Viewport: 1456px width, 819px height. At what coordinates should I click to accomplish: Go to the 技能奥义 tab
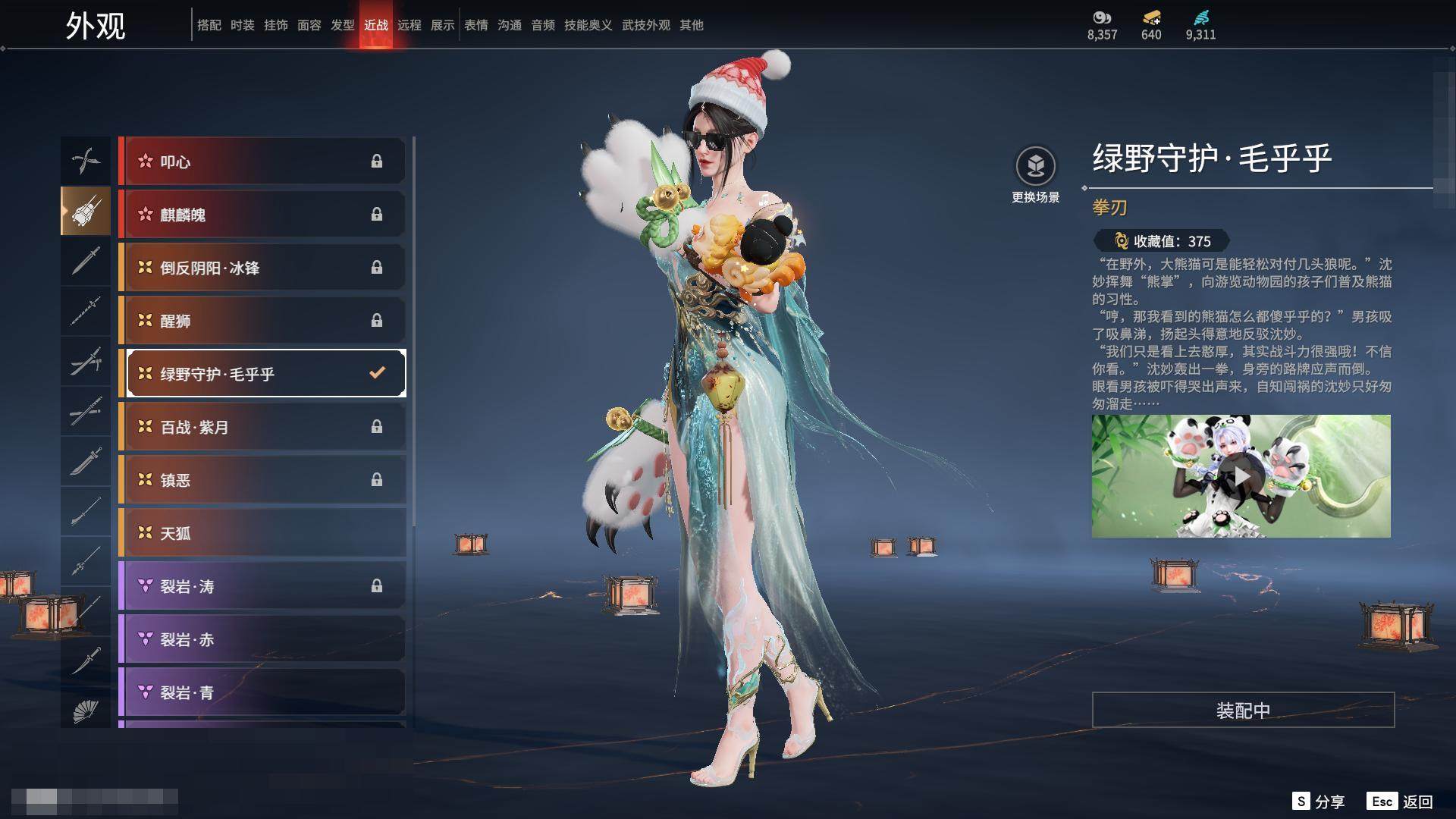pyautogui.click(x=588, y=25)
